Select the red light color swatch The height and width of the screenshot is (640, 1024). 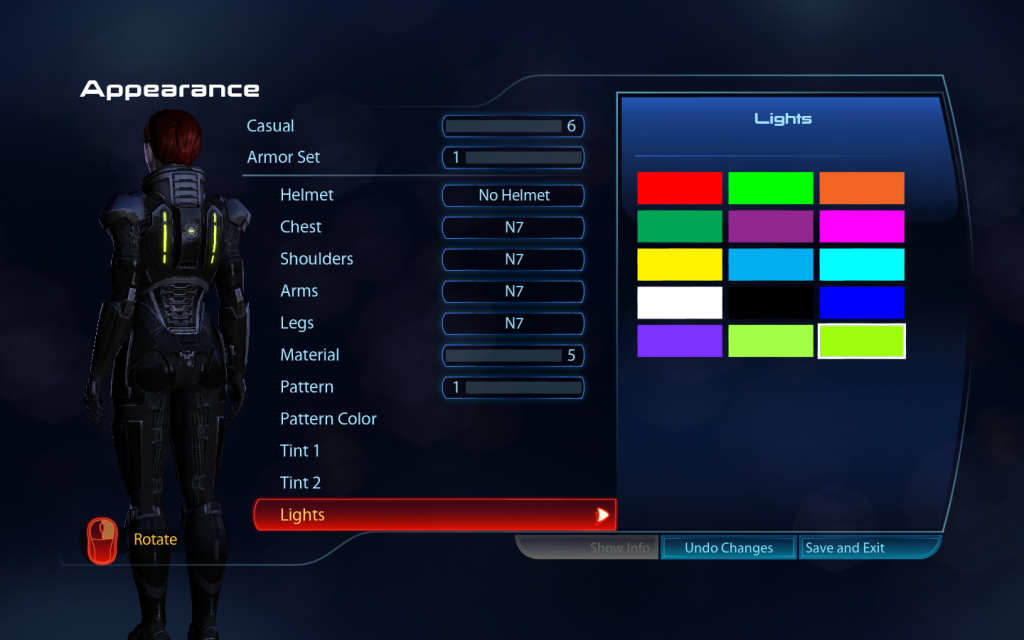[x=679, y=188]
